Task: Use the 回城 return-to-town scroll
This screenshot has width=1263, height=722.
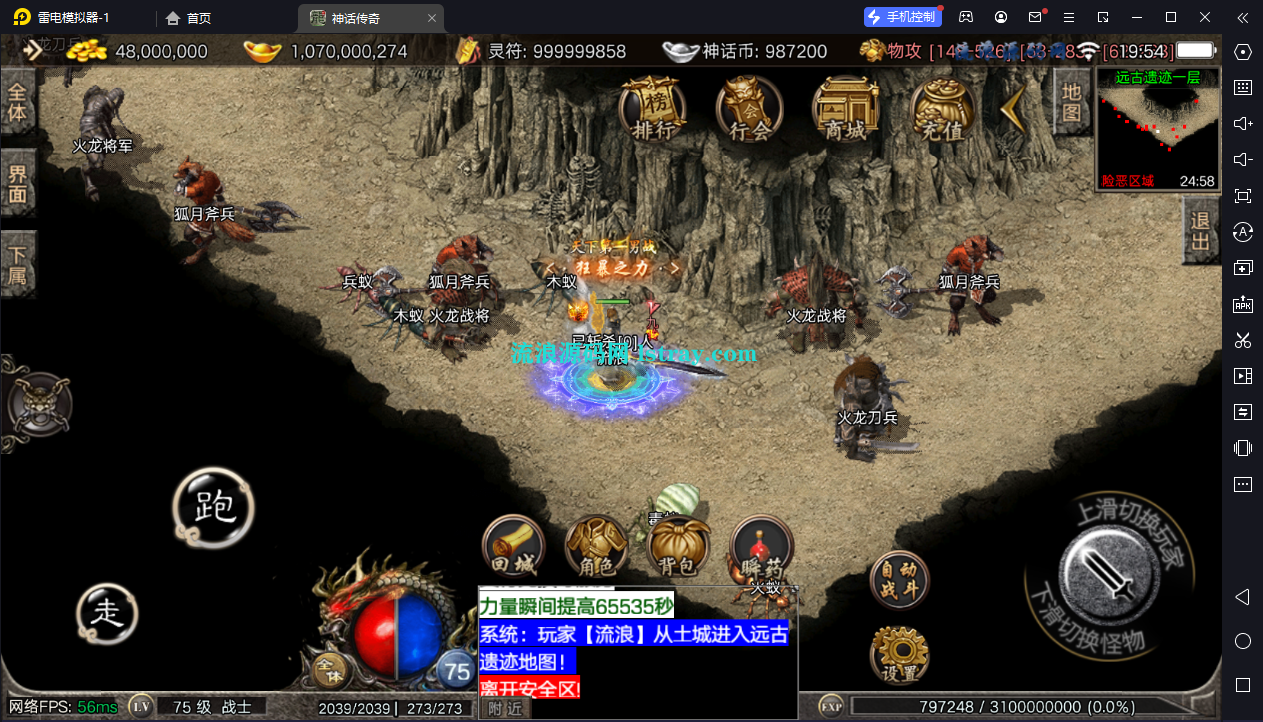Action: [x=513, y=549]
